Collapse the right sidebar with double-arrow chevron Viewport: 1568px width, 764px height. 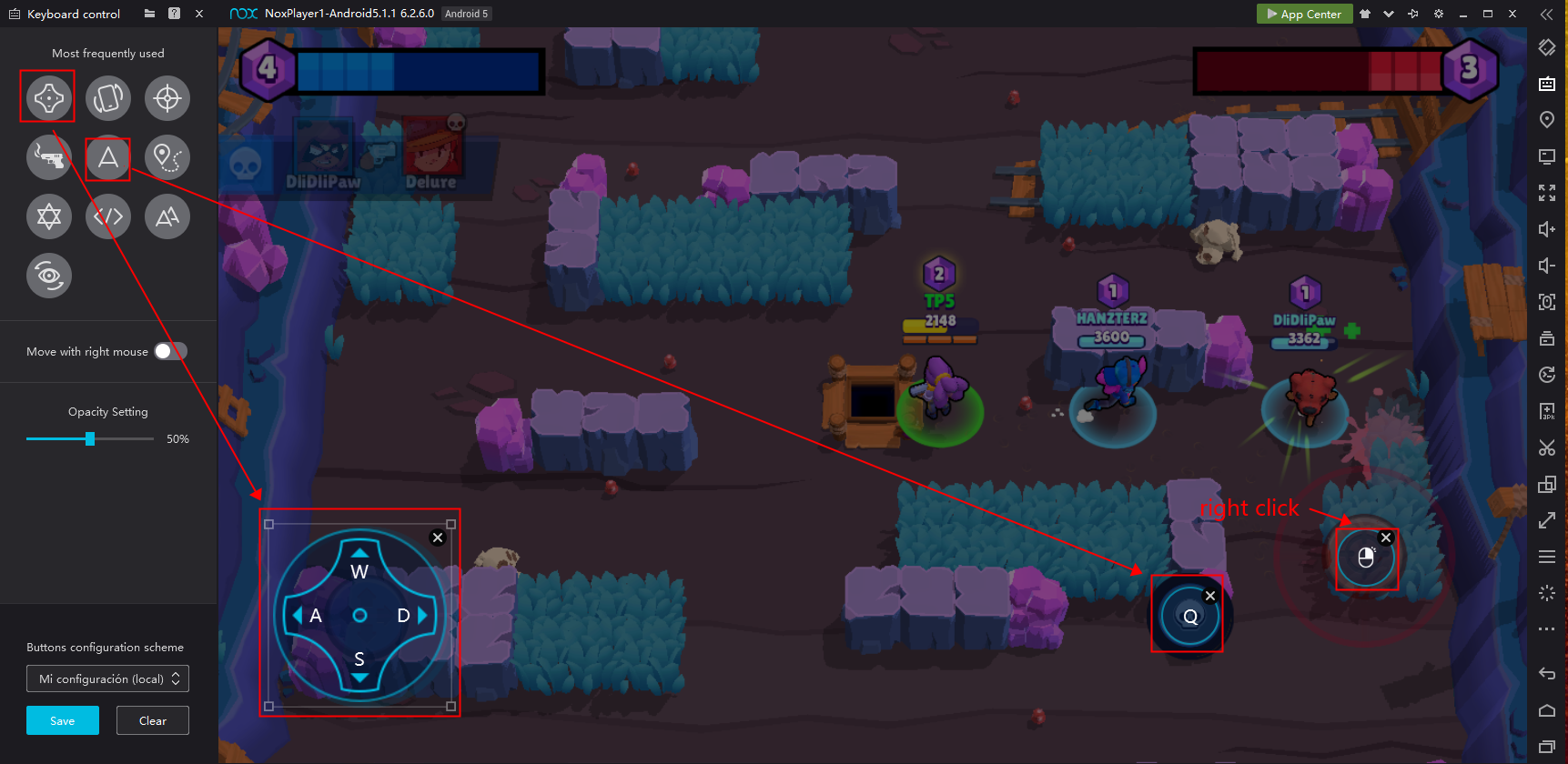tap(1547, 14)
